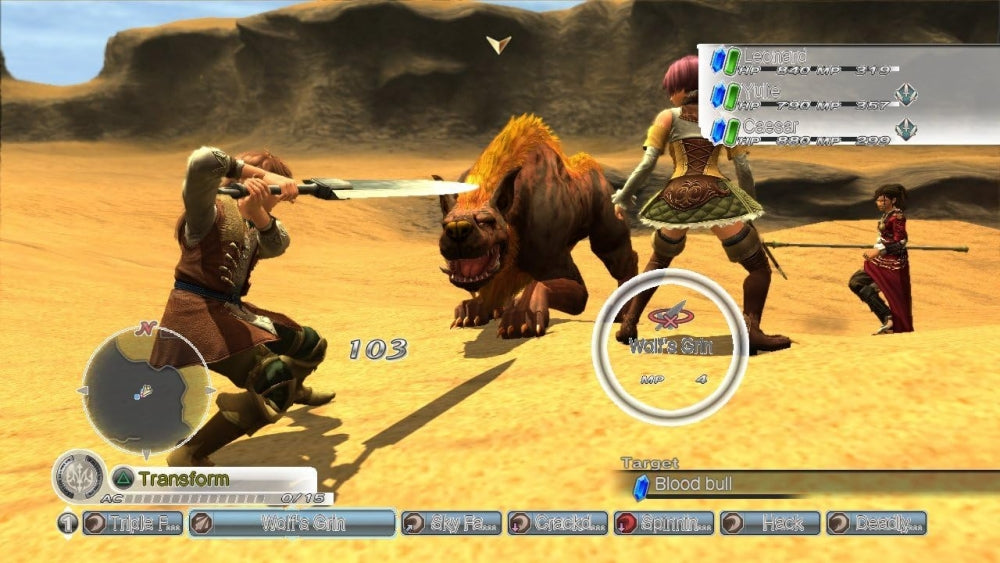Click the tactic icon beside Caesar

pos(906,130)
